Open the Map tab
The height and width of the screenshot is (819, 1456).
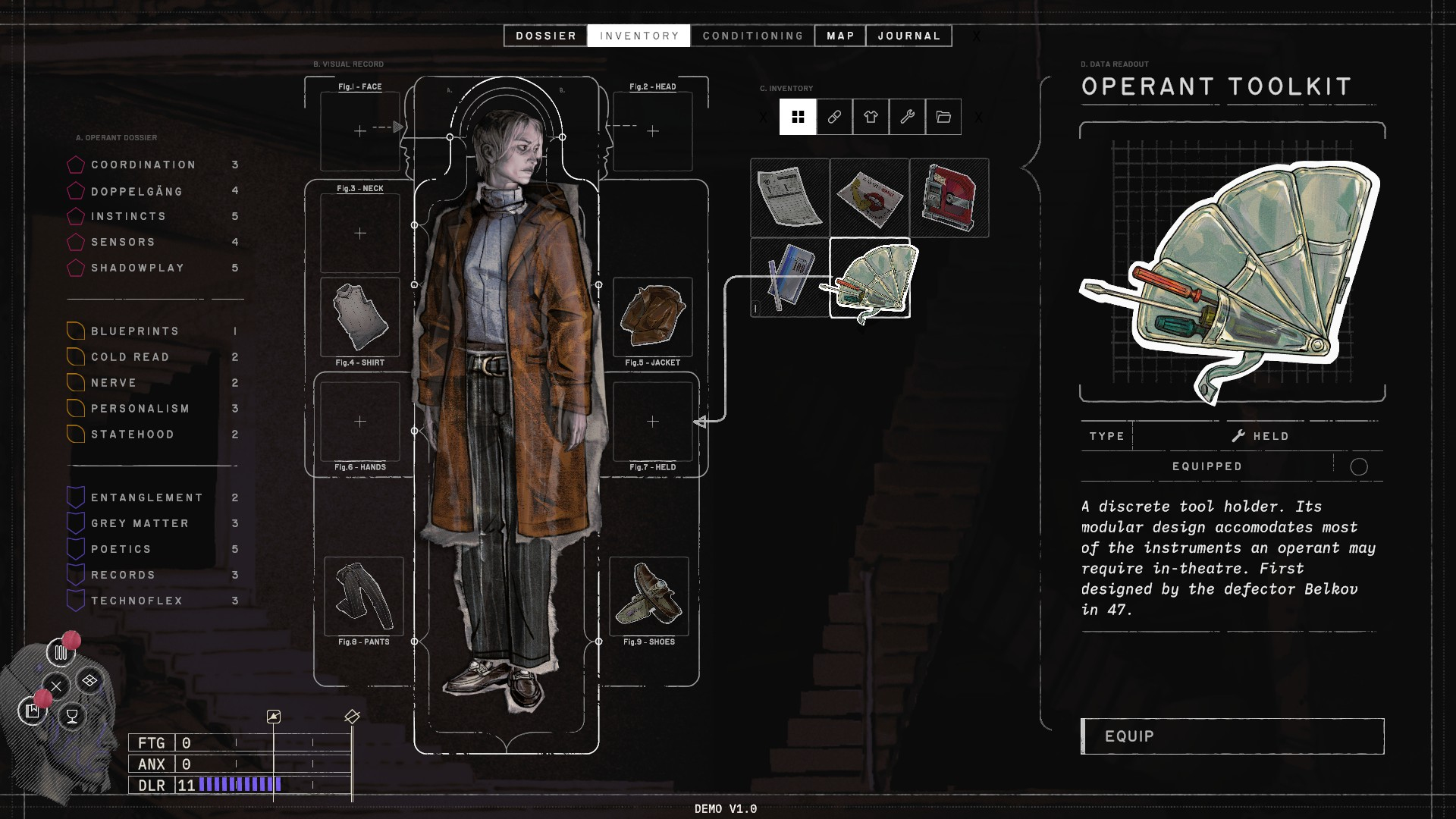click(840, 36)
